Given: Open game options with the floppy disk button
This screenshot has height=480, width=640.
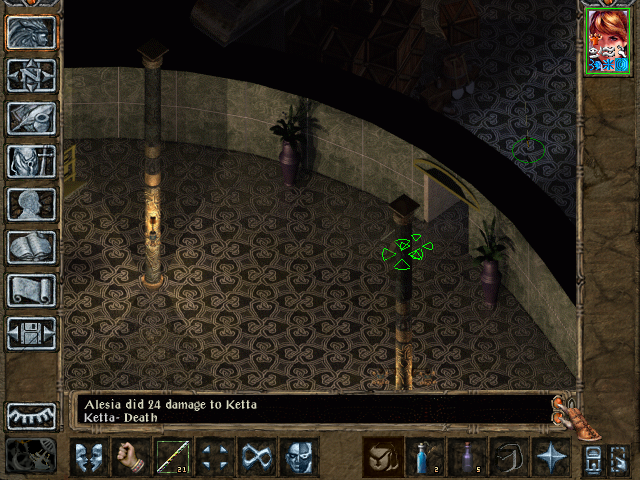Looking at the screenshot, I should pyautogui.click(x=32, y=333).
